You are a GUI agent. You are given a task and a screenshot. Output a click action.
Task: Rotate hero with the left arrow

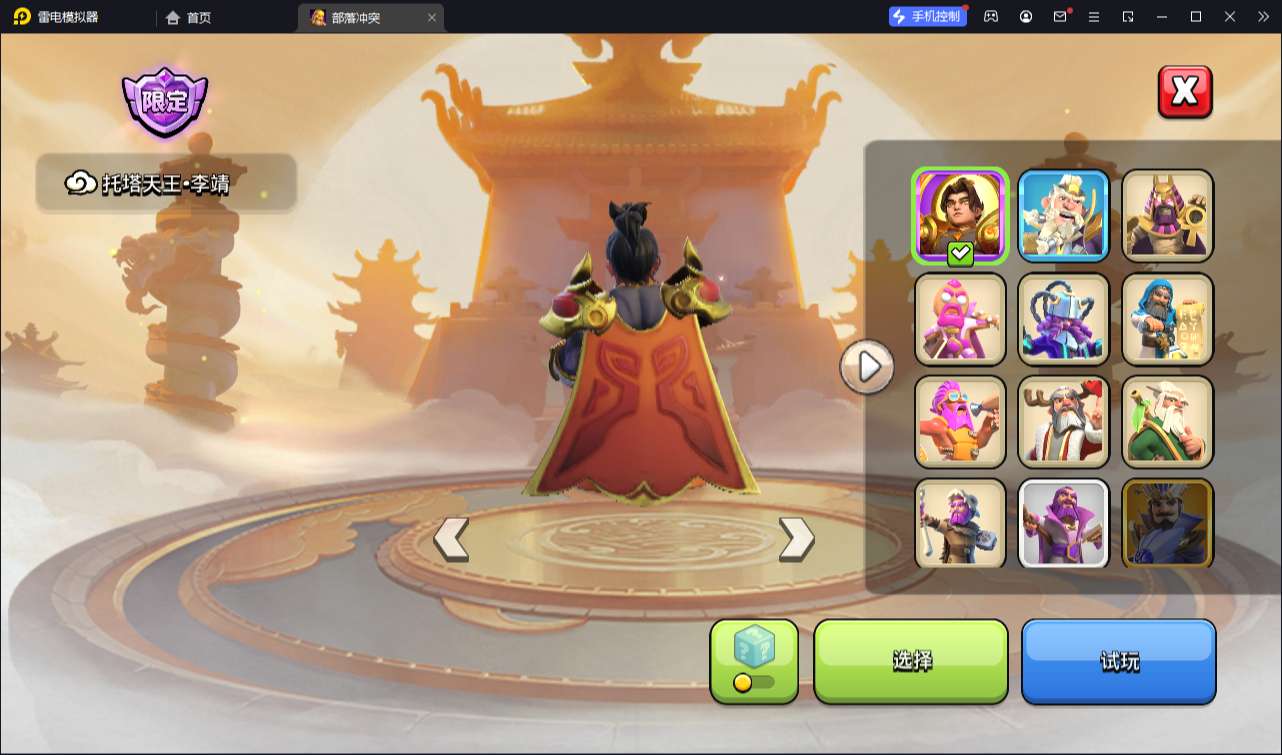[451, 539]
